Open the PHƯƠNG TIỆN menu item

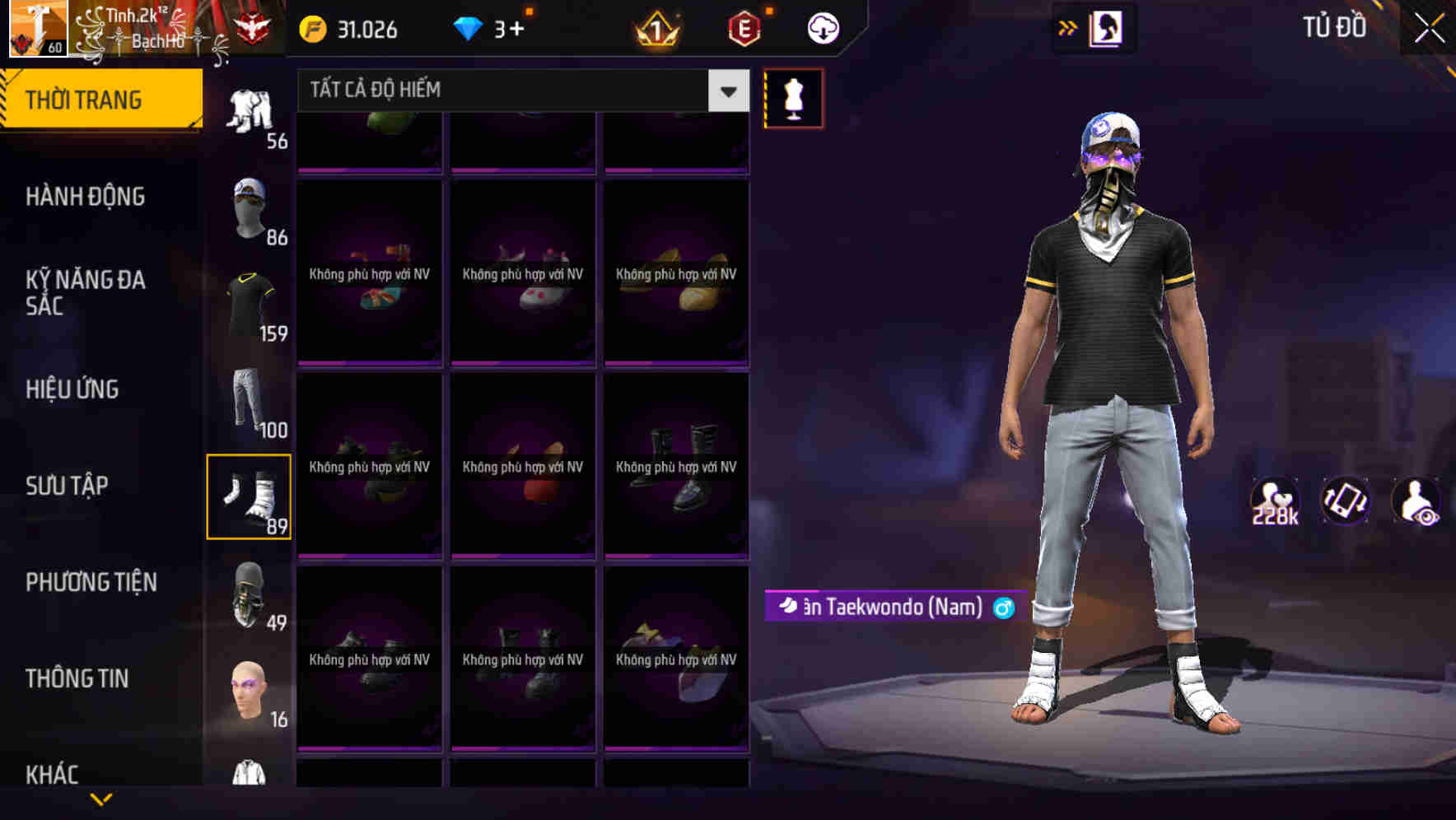pyautogui.click(x=91, y=581)
